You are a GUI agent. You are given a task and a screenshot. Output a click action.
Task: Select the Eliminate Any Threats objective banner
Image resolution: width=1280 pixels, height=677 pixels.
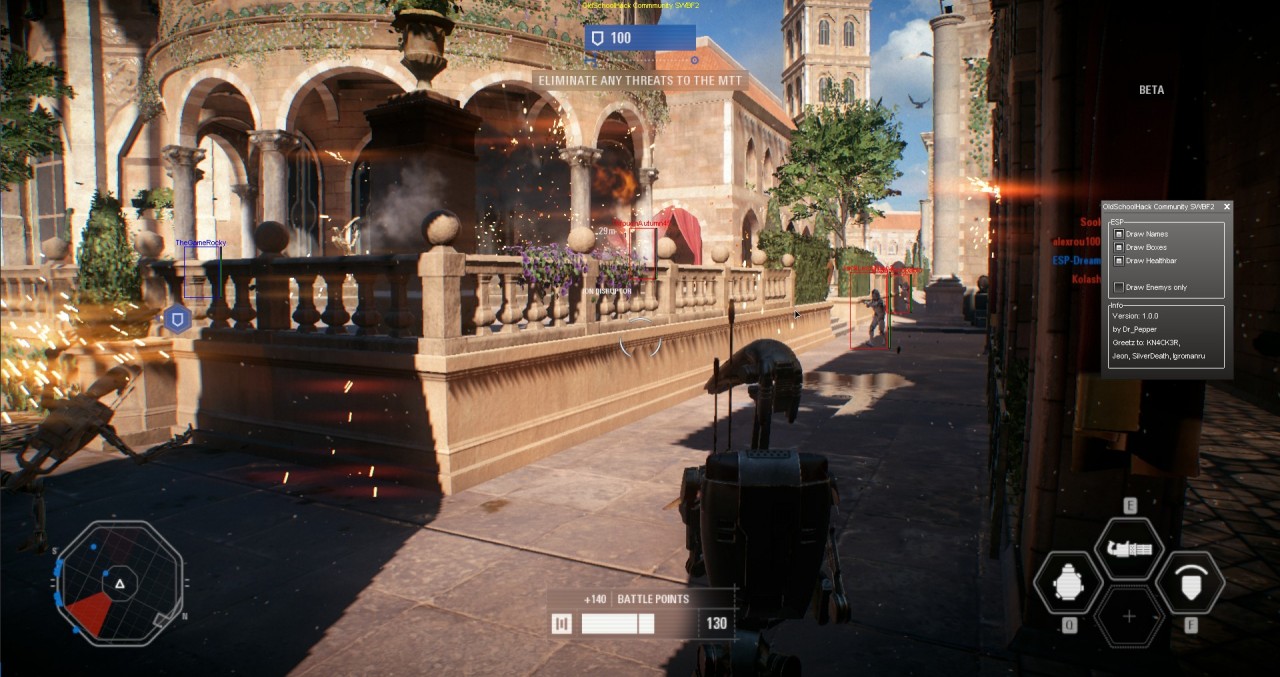[641, 80]
